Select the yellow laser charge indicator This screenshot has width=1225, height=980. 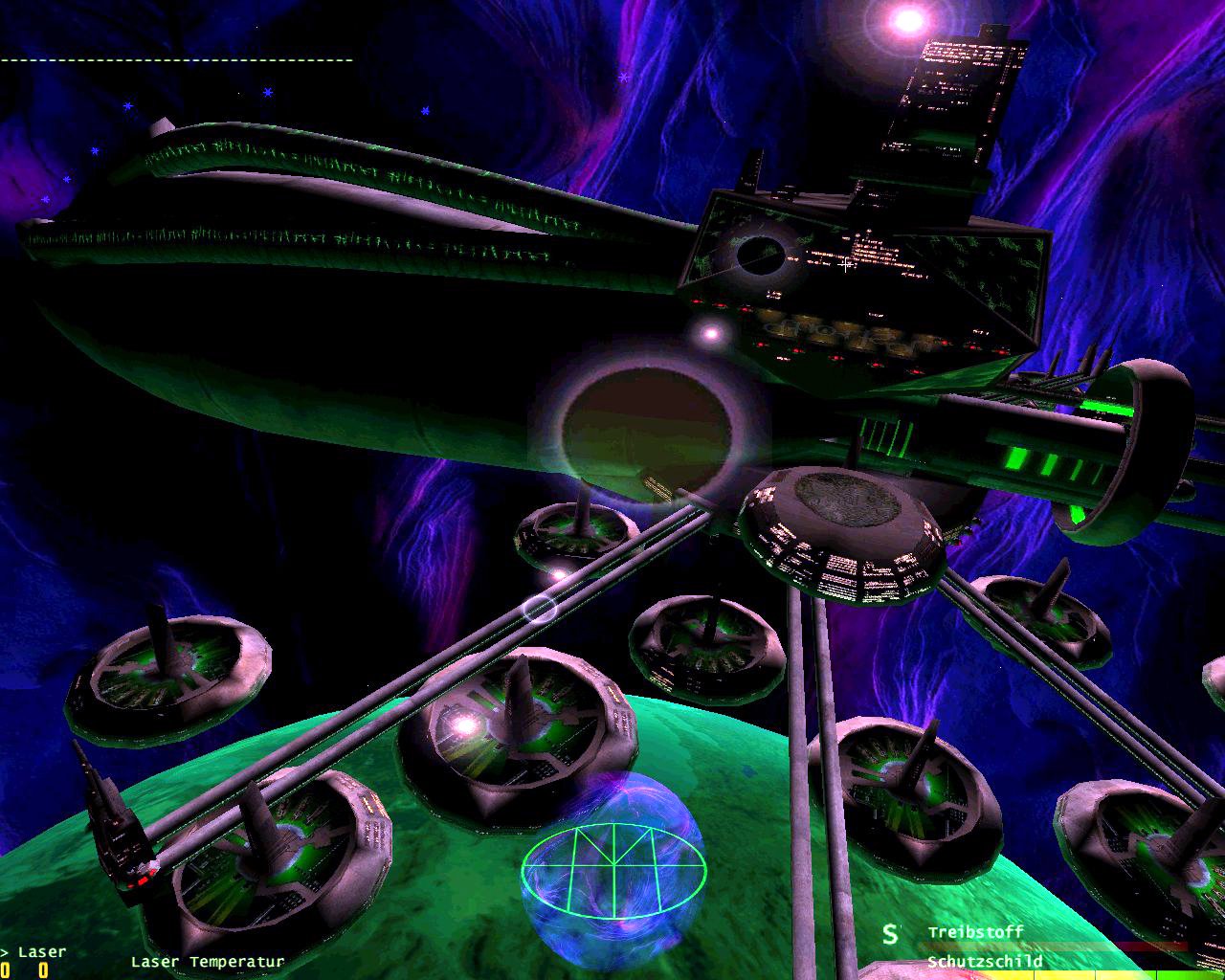(x=8, y=969)
